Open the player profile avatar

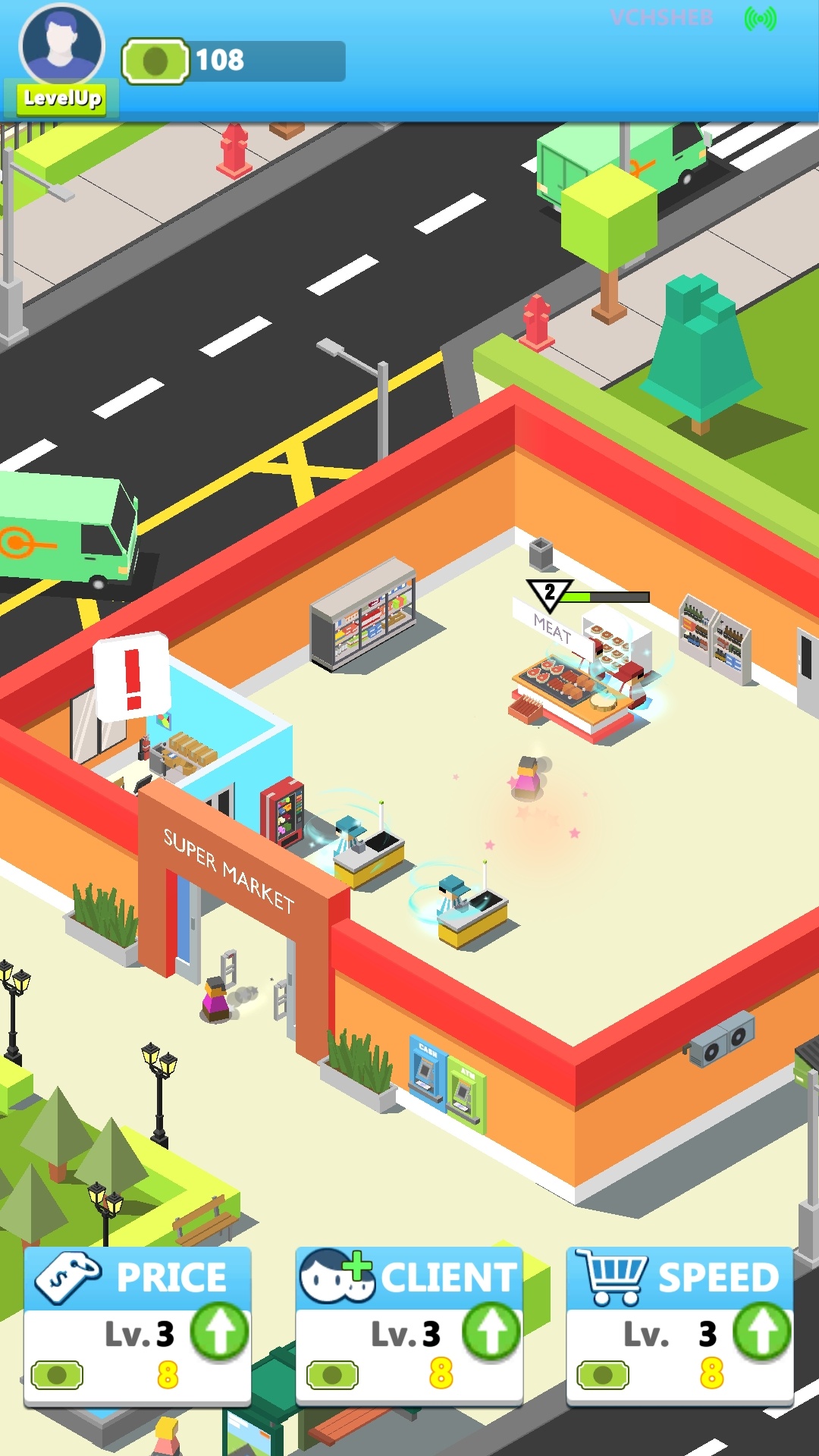62,44
